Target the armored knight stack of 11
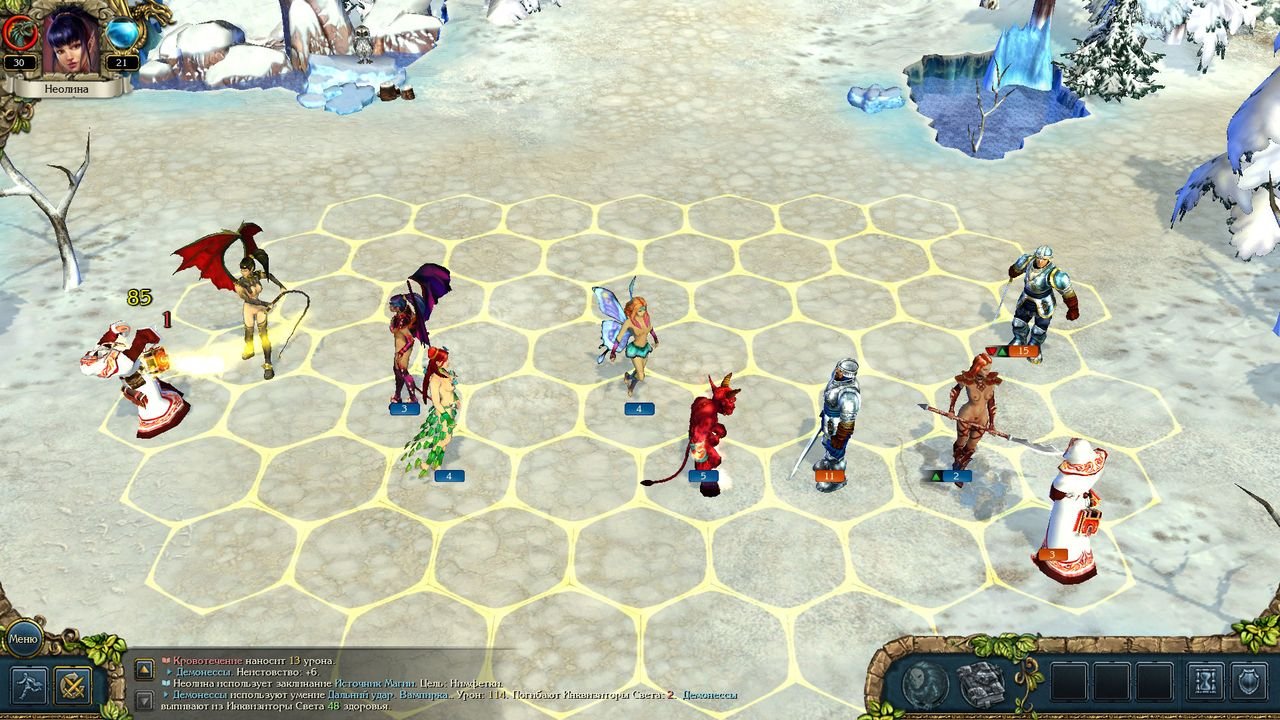This screenshot has width=1280, height=720. point(836,422)
